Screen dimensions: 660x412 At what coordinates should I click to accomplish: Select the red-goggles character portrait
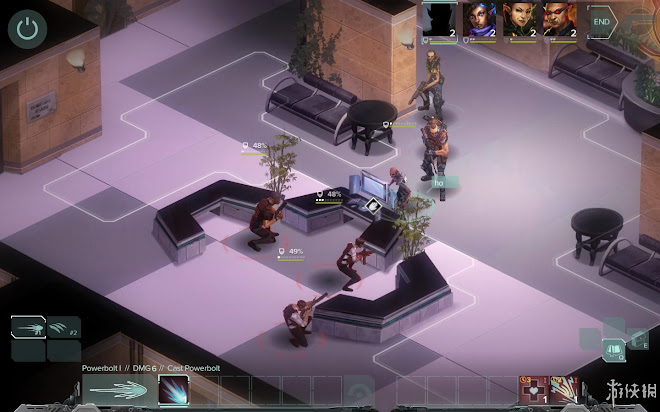559,18
